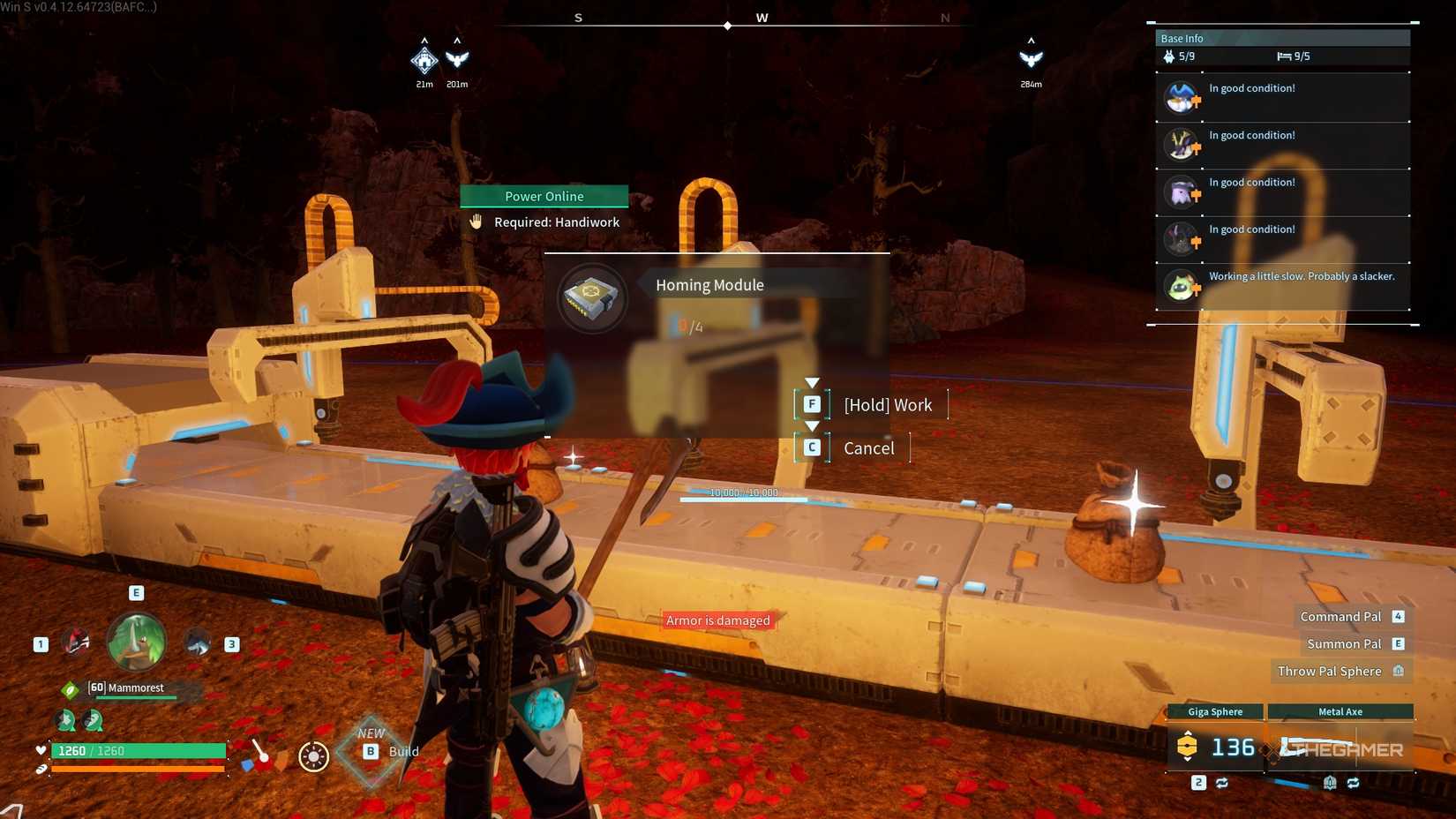Toggle the sphere swap arrows under Giga Sphere

(1222, 782)
